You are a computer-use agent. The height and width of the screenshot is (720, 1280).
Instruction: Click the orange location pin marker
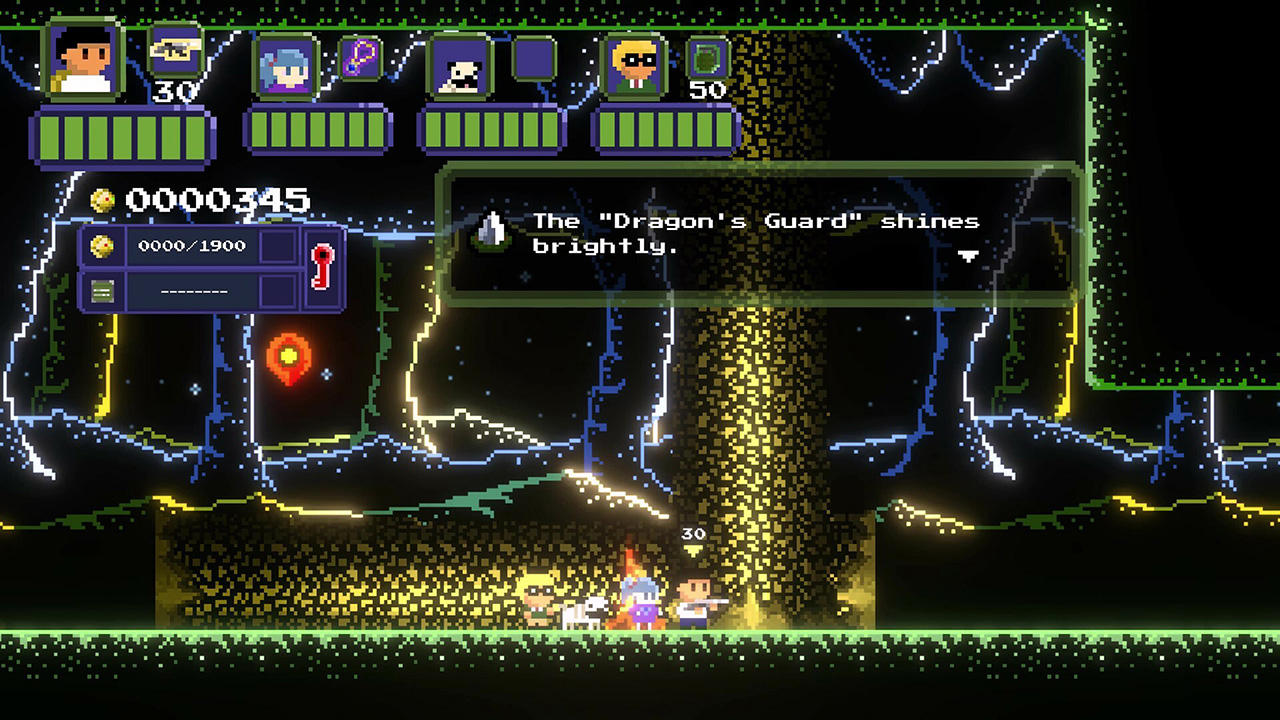288,357
